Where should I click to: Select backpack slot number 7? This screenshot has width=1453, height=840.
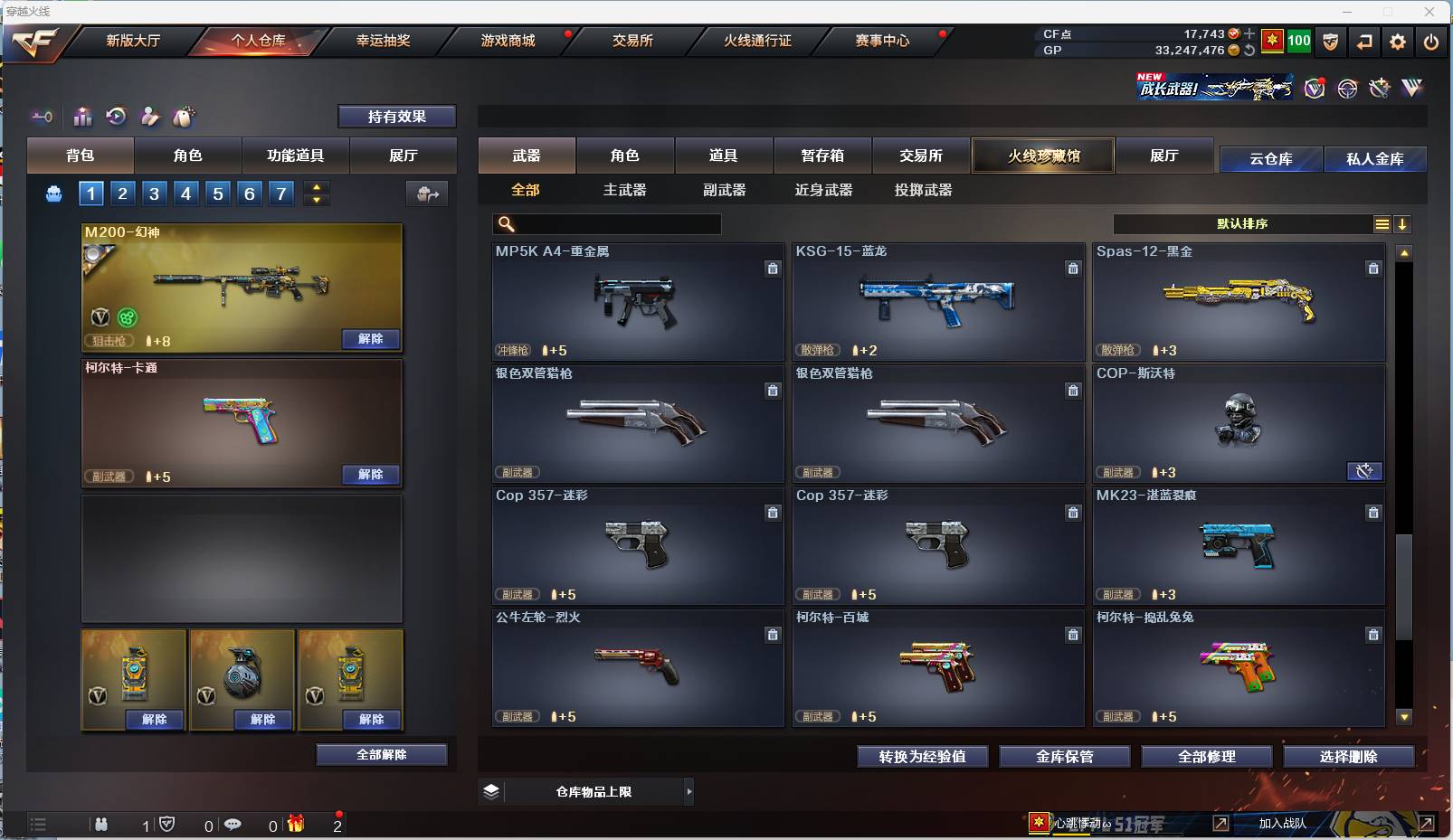coord(280,193)
